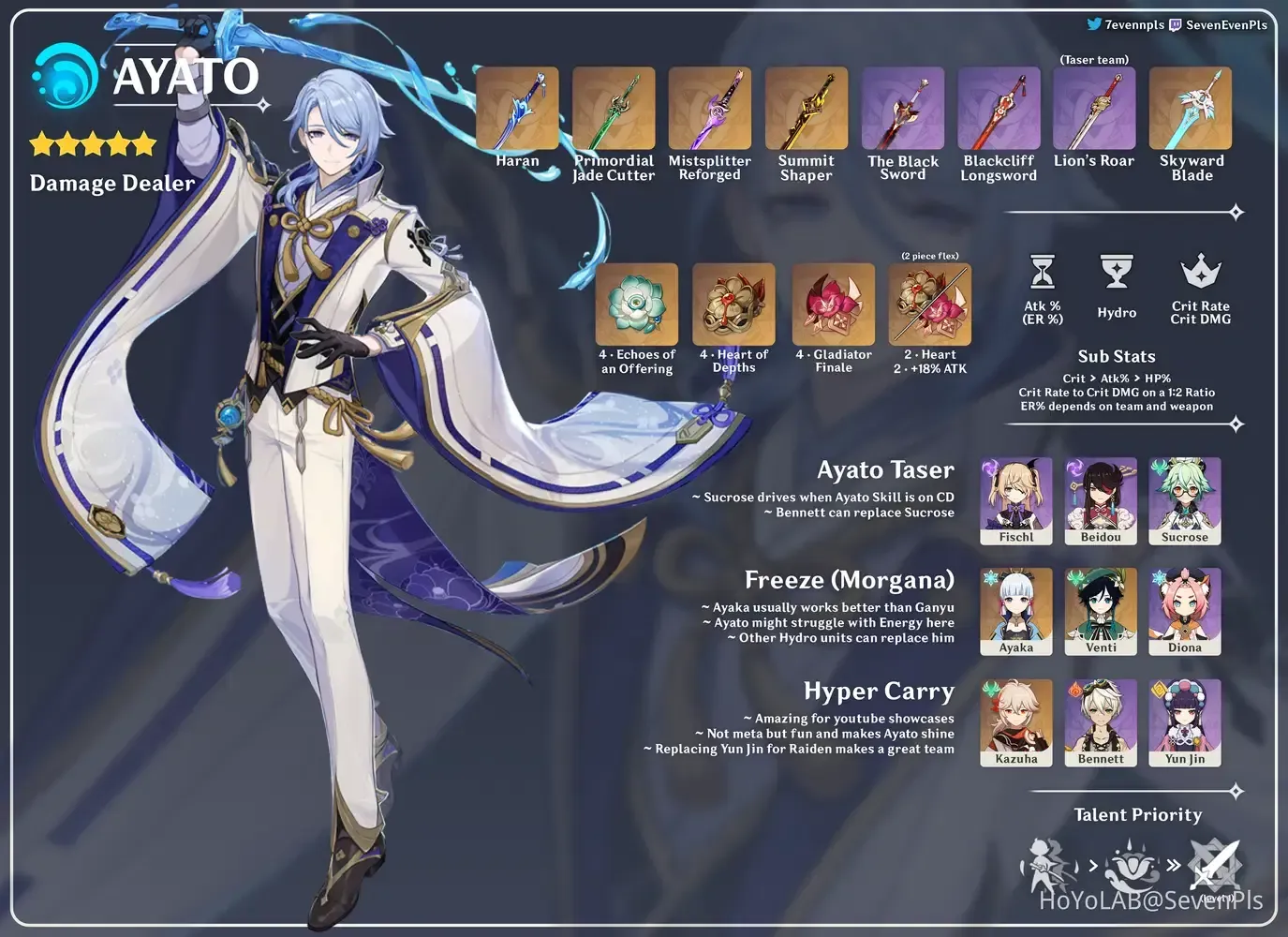Screen dimensions: 1288x937
Task: Choose the Heart of Depths artifact set
Action: point(733,305)
